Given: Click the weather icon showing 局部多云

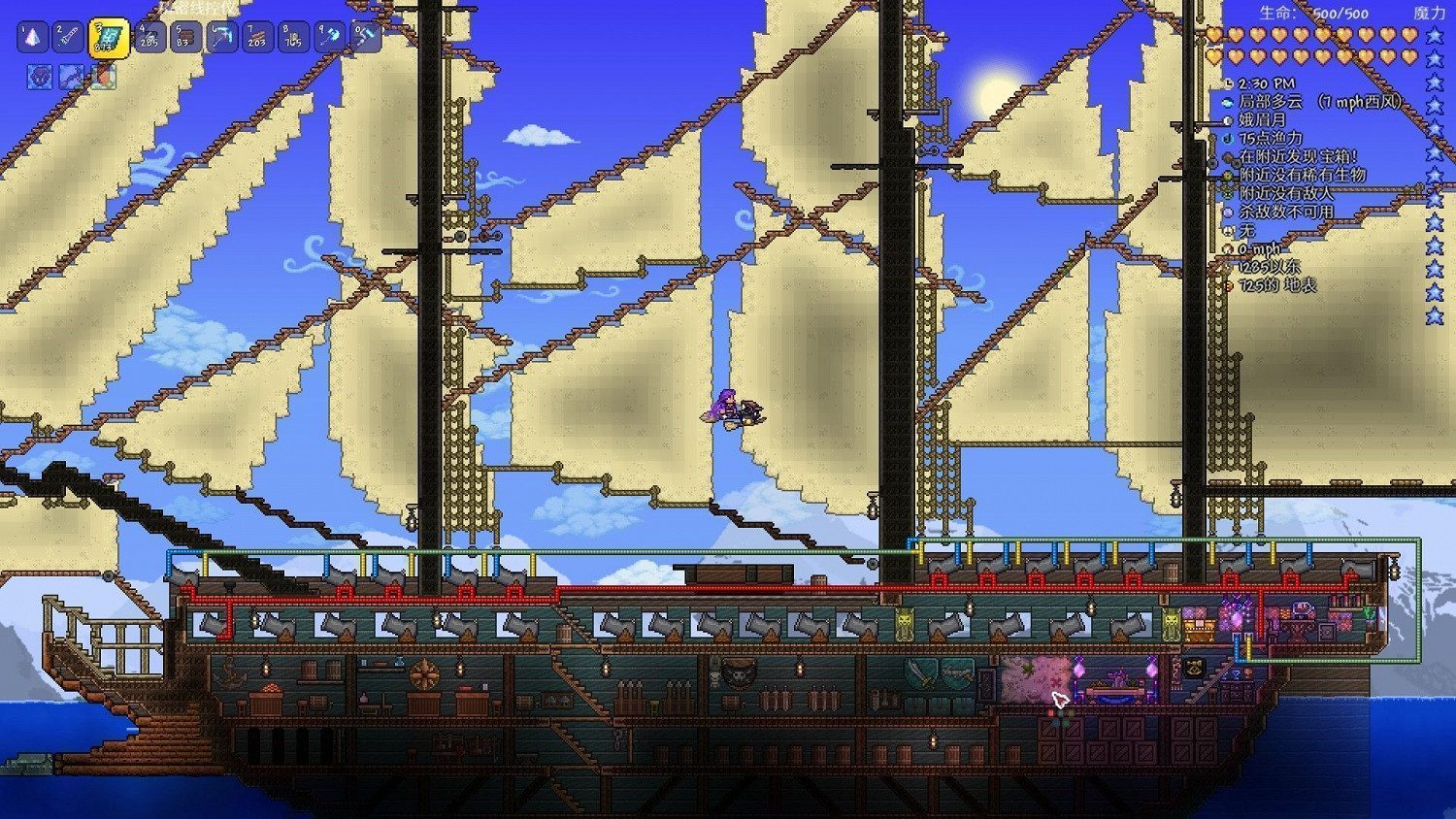Looking at the screenshot, I should pyautogui.click(x=1226, y=102).
